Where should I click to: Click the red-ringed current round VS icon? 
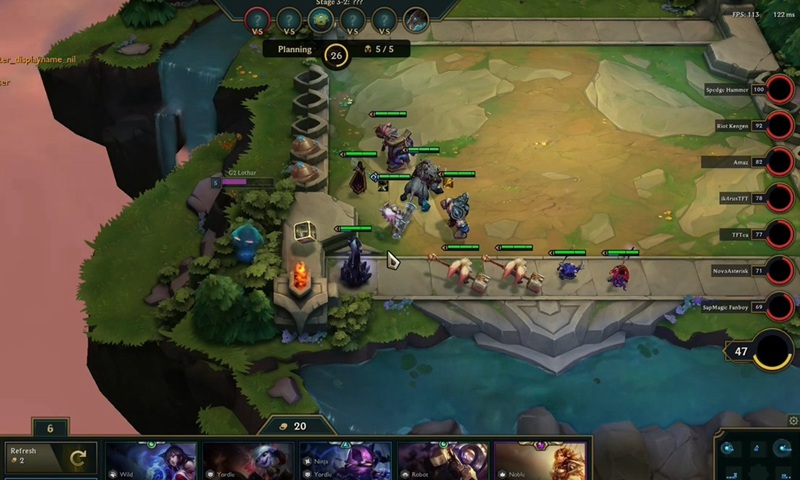pyautogui.click(x=257, y=19)
